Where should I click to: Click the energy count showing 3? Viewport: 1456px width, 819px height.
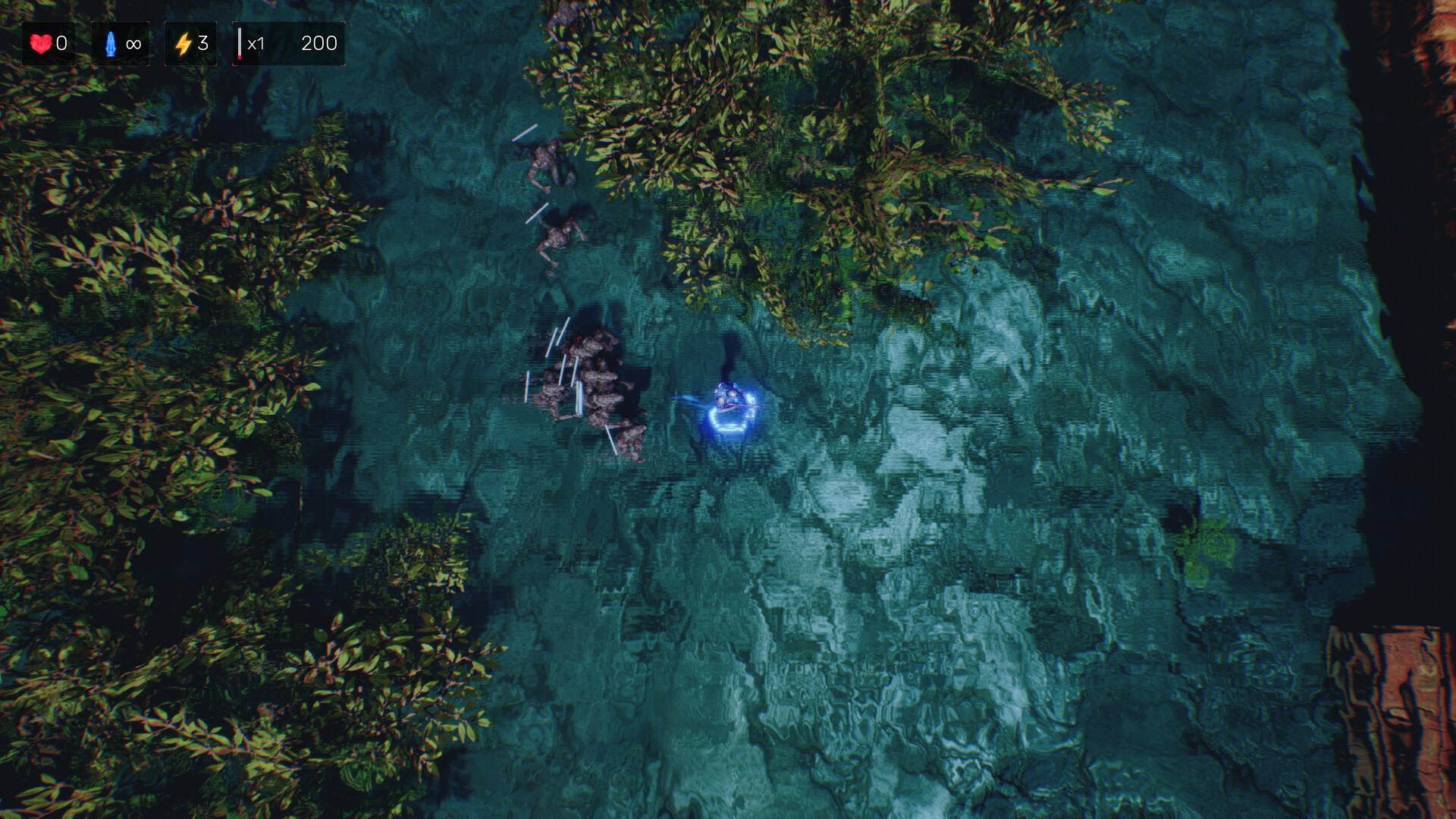tap(203, 43)
